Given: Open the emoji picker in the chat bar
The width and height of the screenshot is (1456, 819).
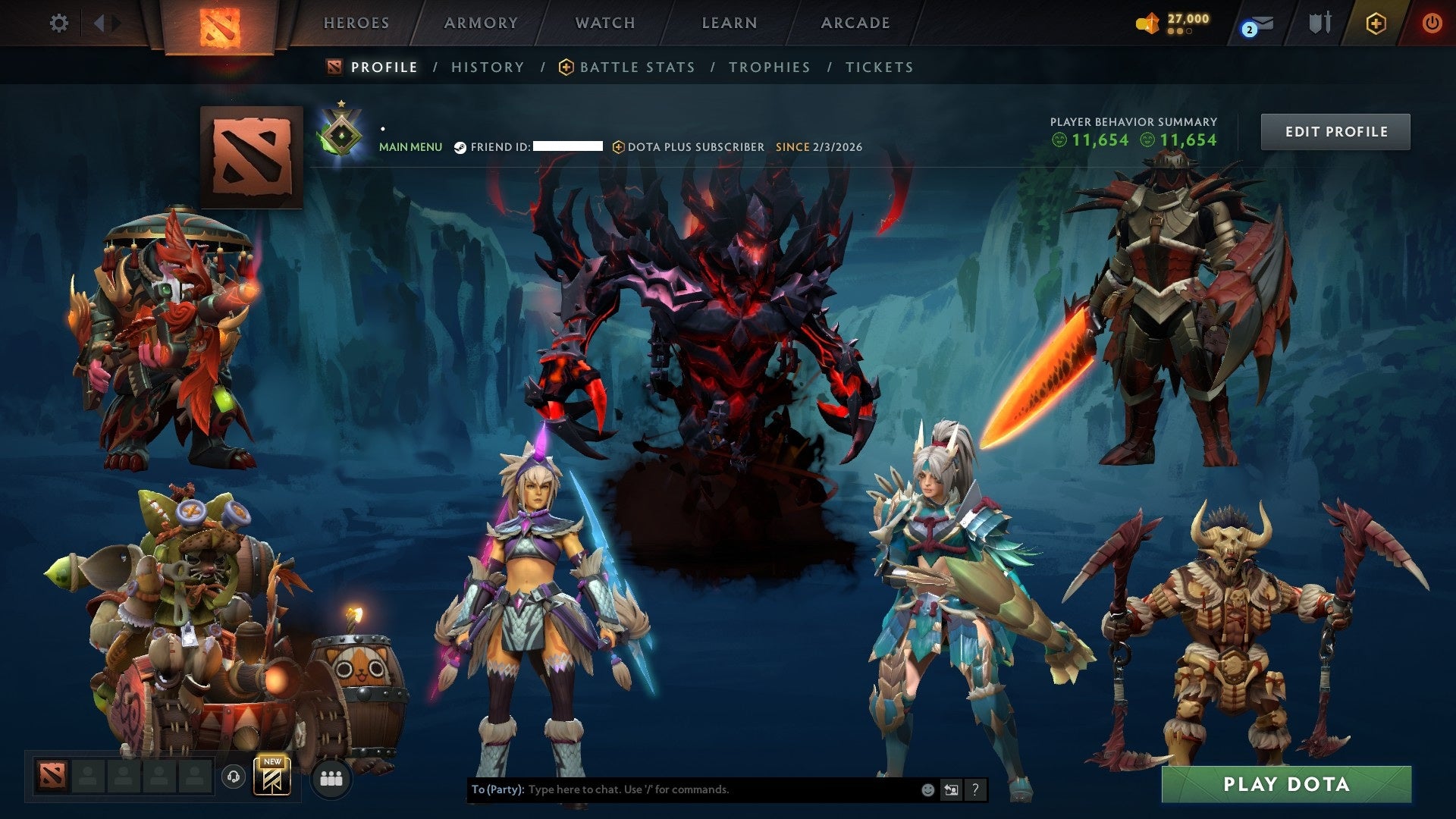Looking at the screenshot, I should (927, 789).
